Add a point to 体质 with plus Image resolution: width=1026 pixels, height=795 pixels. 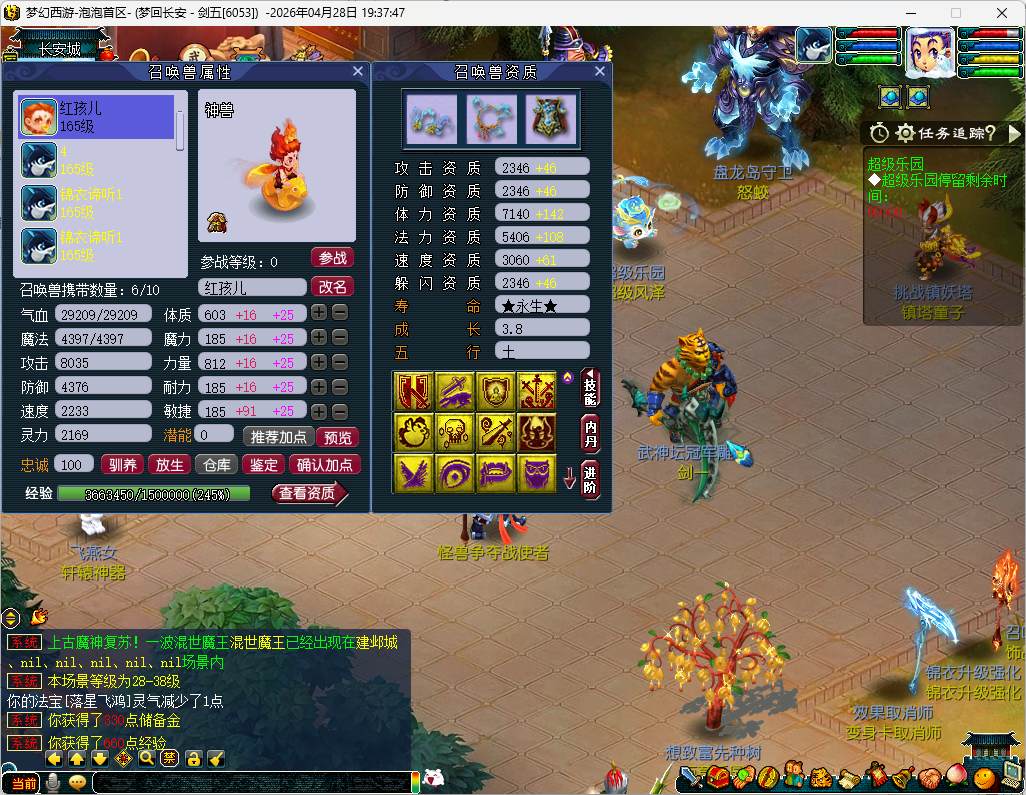pyautogui.click(x=318, y=314)
